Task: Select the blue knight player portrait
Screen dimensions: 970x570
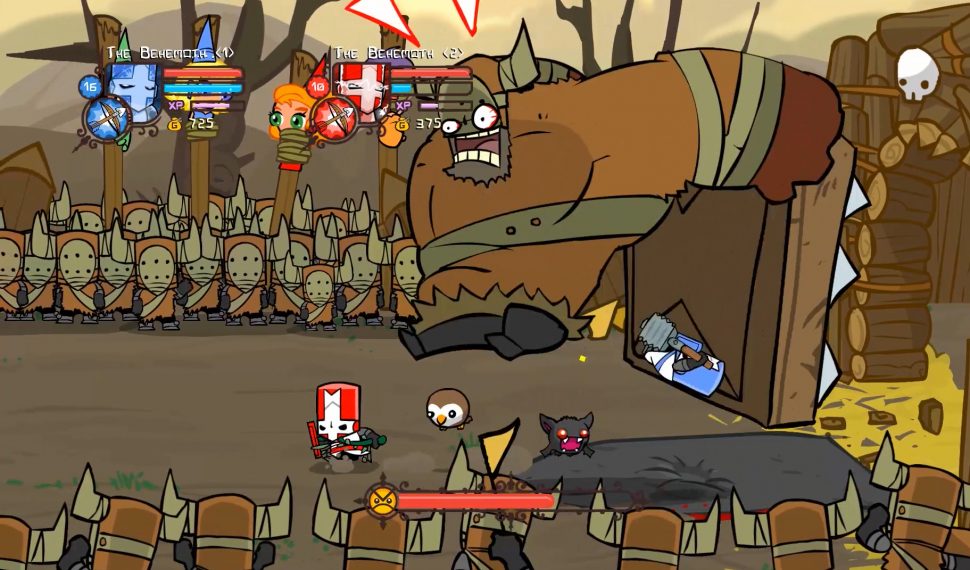Action: pyautogui.click(x=133, y=87)
